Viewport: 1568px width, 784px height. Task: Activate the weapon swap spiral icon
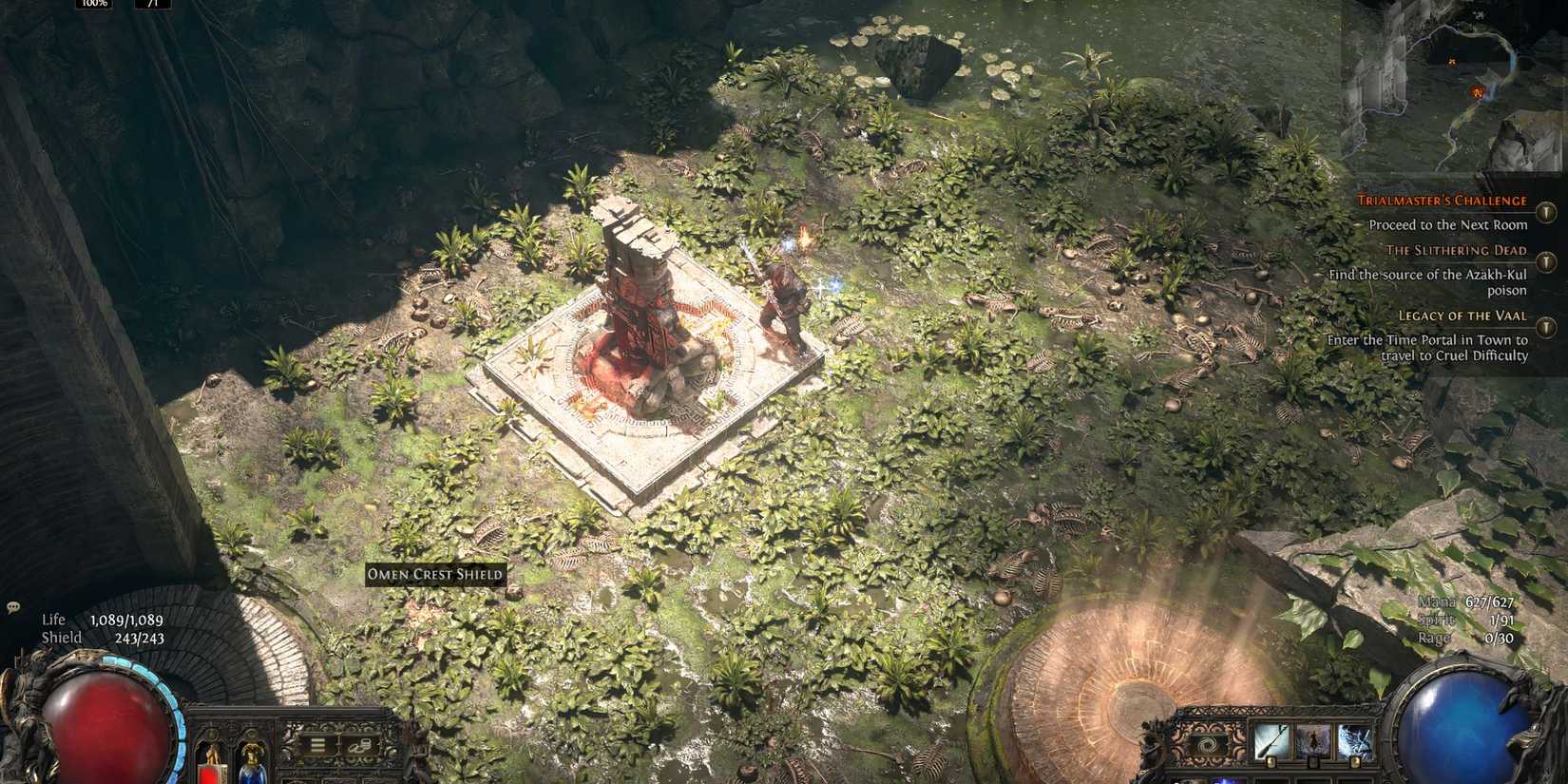click(1207, 743)
